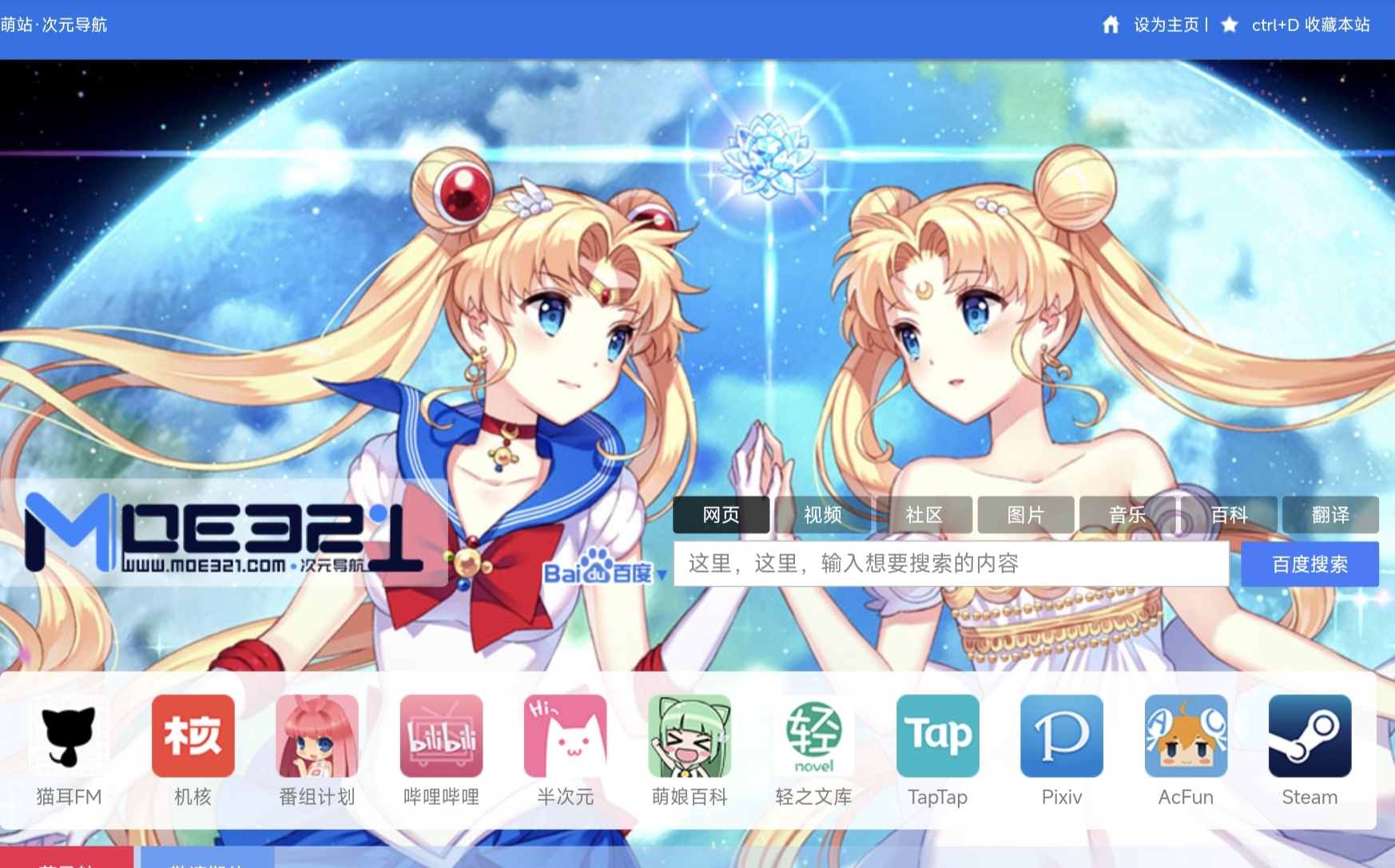Switch to the 视频 search tab
This screenshot has width=1395, height=868.
tap(822, 515)
